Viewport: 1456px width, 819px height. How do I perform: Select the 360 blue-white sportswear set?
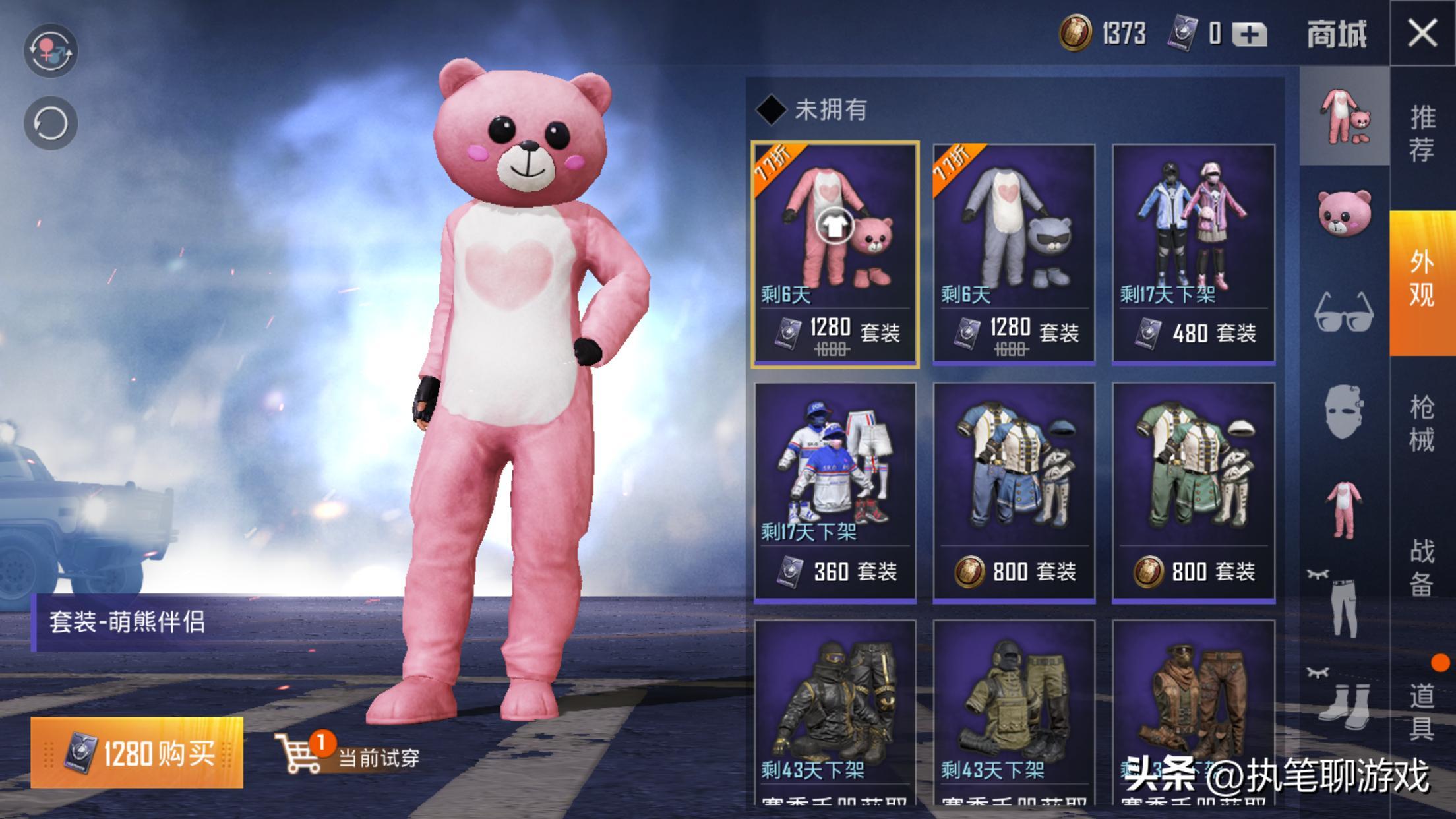[x=835, y=492]
